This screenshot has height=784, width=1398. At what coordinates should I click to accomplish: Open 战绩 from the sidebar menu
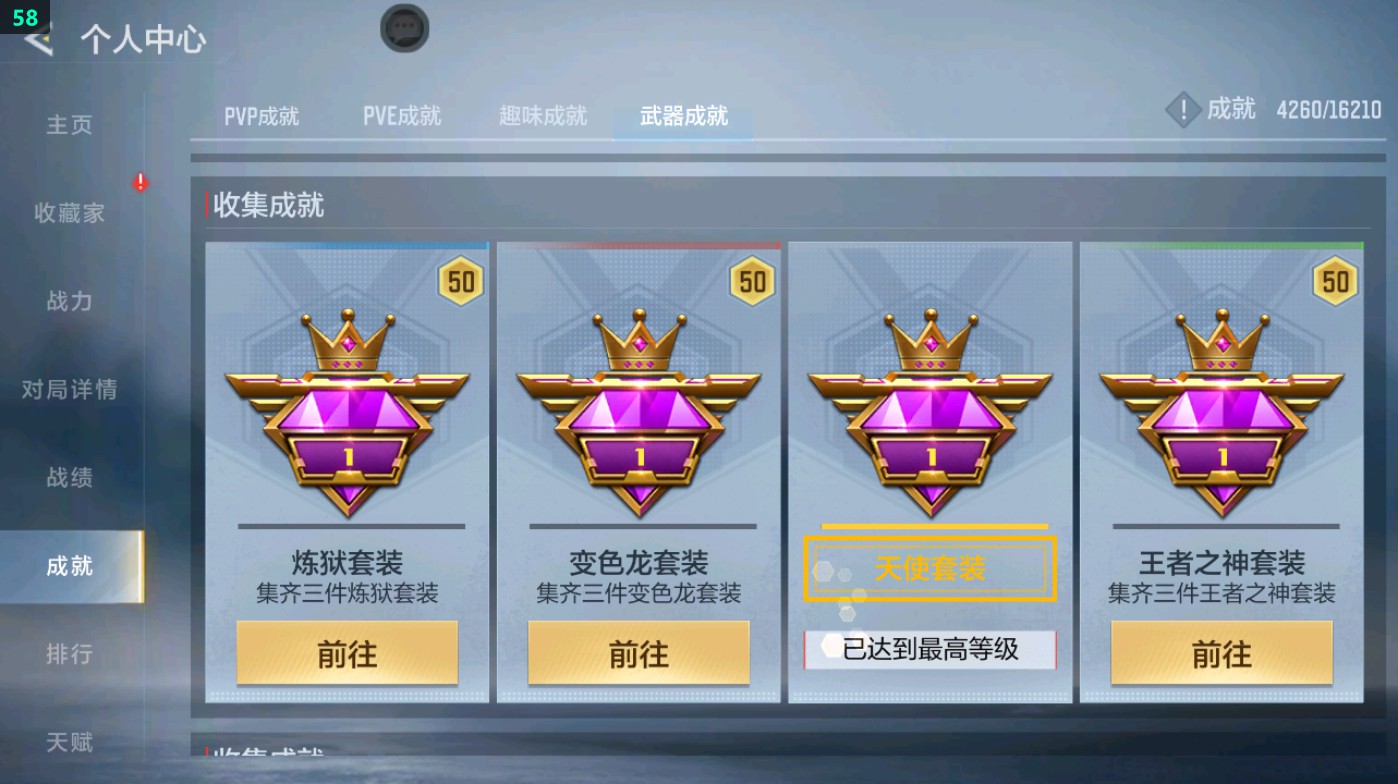(67, 479)
